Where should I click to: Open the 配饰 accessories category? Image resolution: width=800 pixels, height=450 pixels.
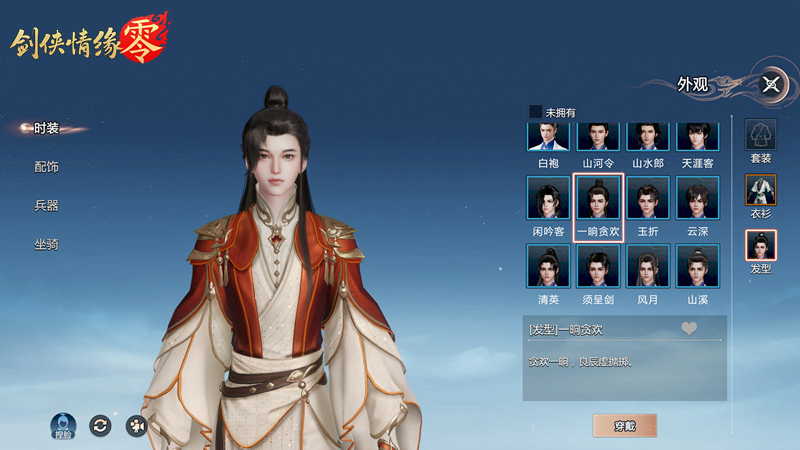click(46, 167)
